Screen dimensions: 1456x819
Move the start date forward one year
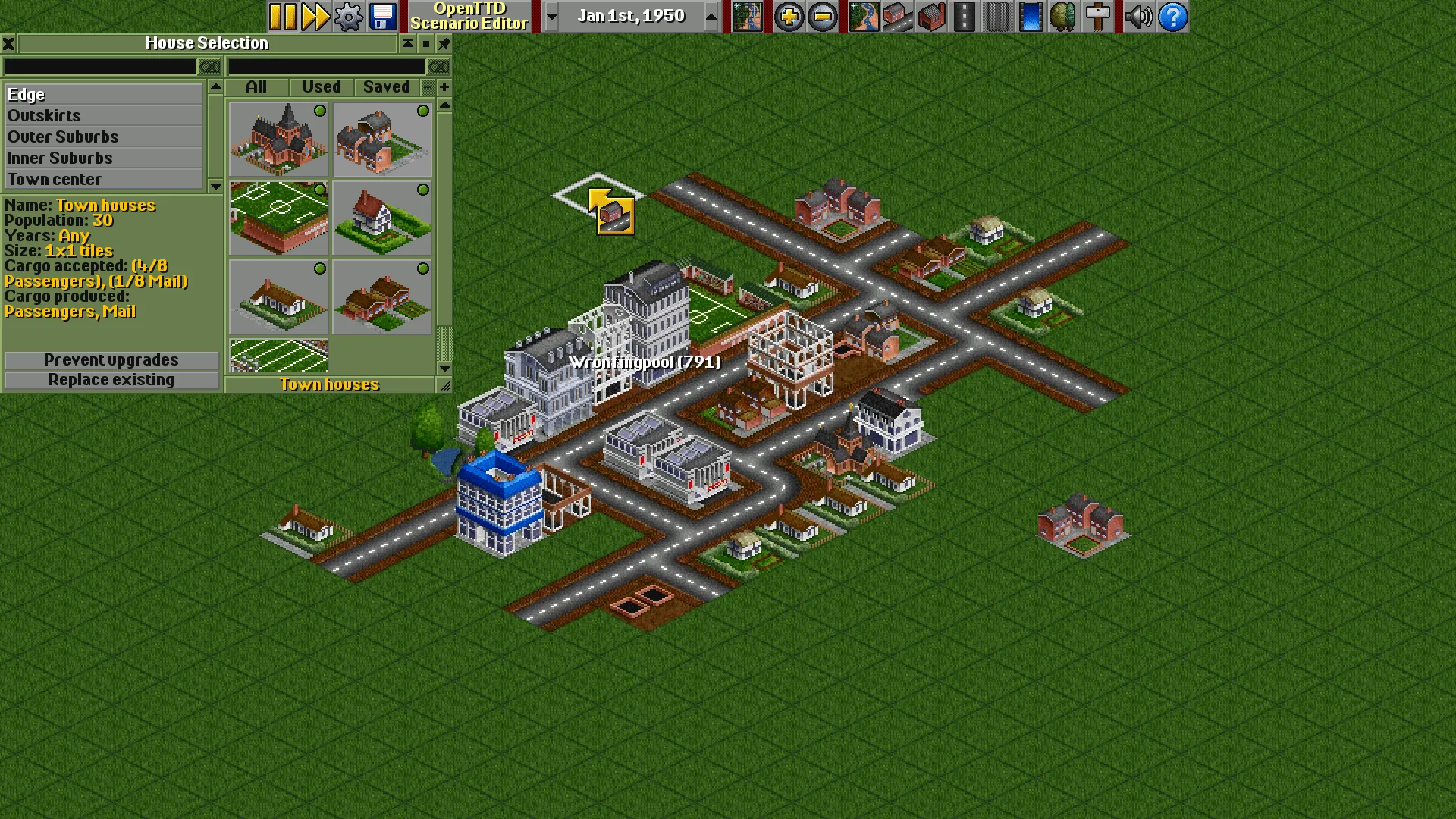[711, 17]
